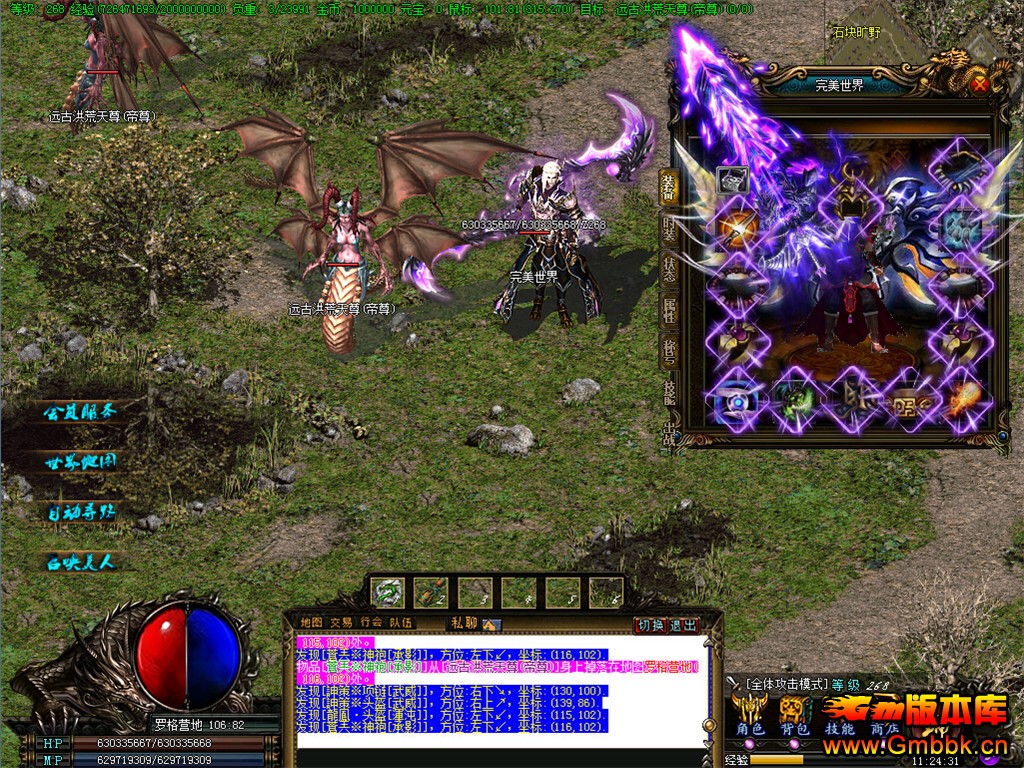1024x768 pixels.
Task: Click the 召唤美人 summon button
Action: tap(81, 562)
